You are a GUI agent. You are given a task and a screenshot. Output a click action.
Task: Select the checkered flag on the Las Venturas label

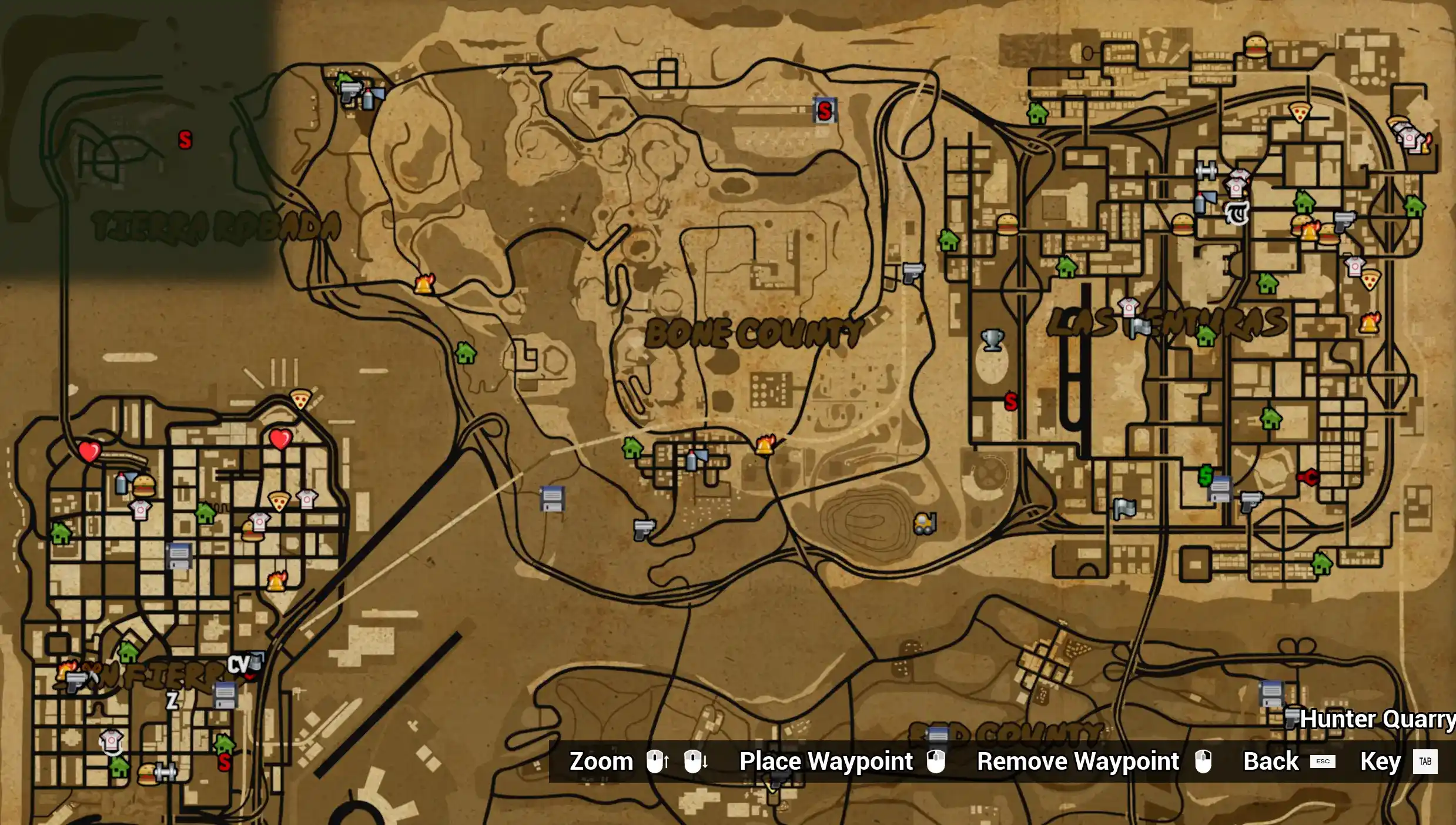(x=1140, y=328)
